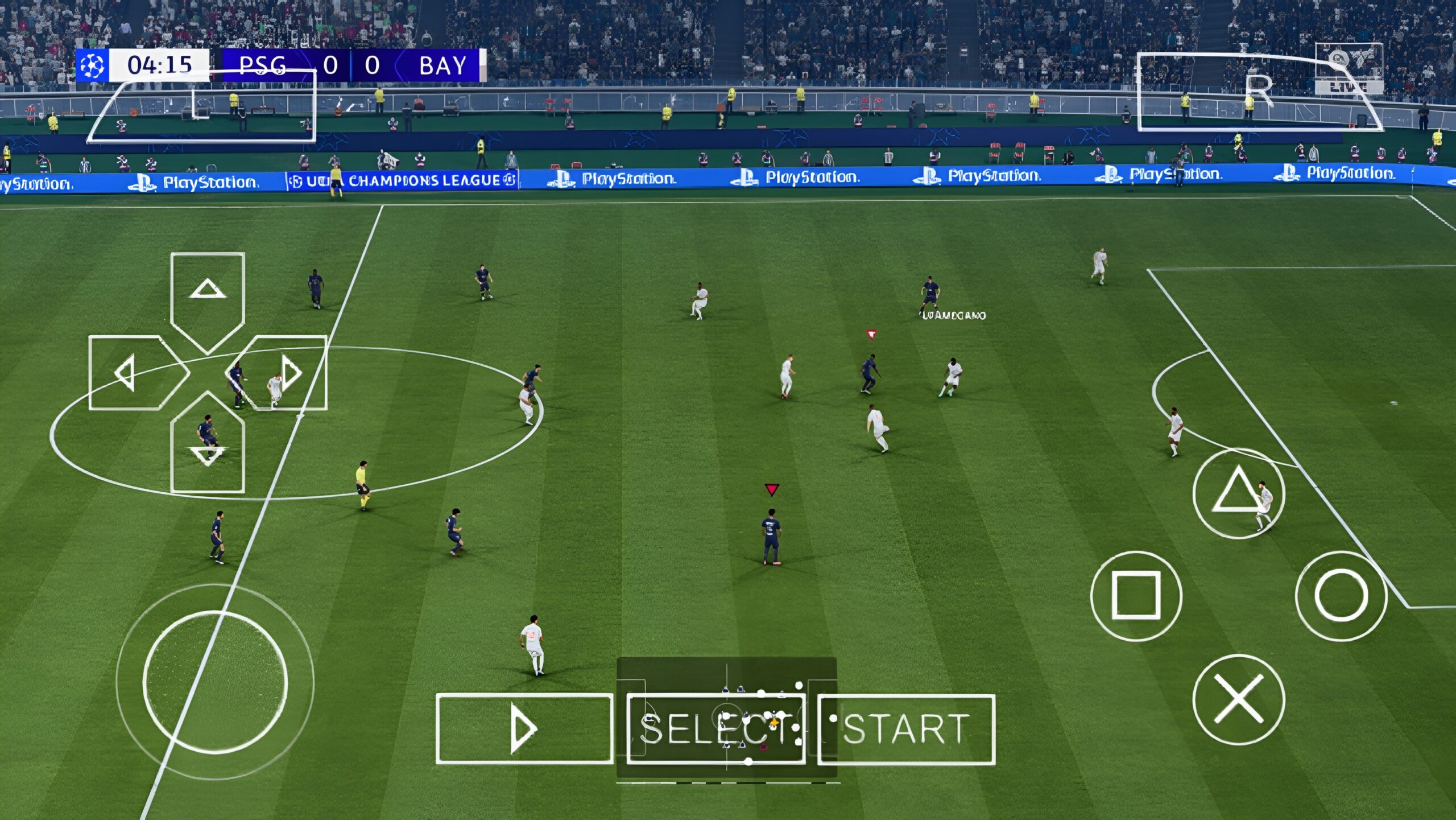Toggle the emulator fast-forward arrow button
1456x820 pixels.
pyautogui.click(x=524, y=729)
